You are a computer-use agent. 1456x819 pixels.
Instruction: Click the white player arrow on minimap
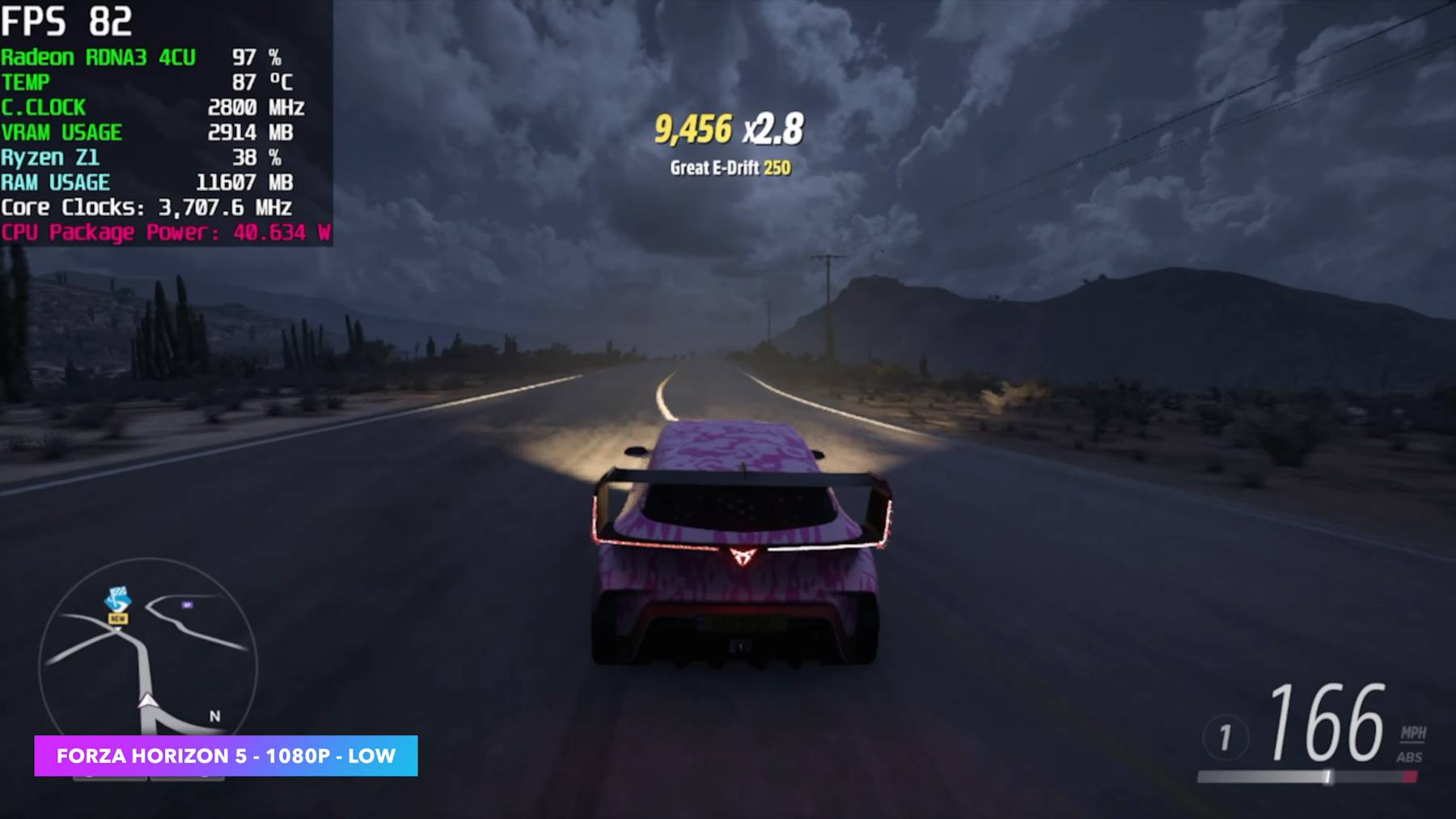147,700
